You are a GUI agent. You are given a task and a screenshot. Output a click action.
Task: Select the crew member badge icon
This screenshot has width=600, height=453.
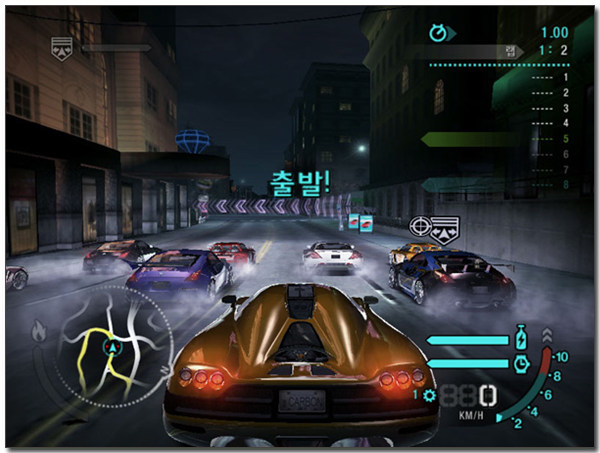[62, 47]
